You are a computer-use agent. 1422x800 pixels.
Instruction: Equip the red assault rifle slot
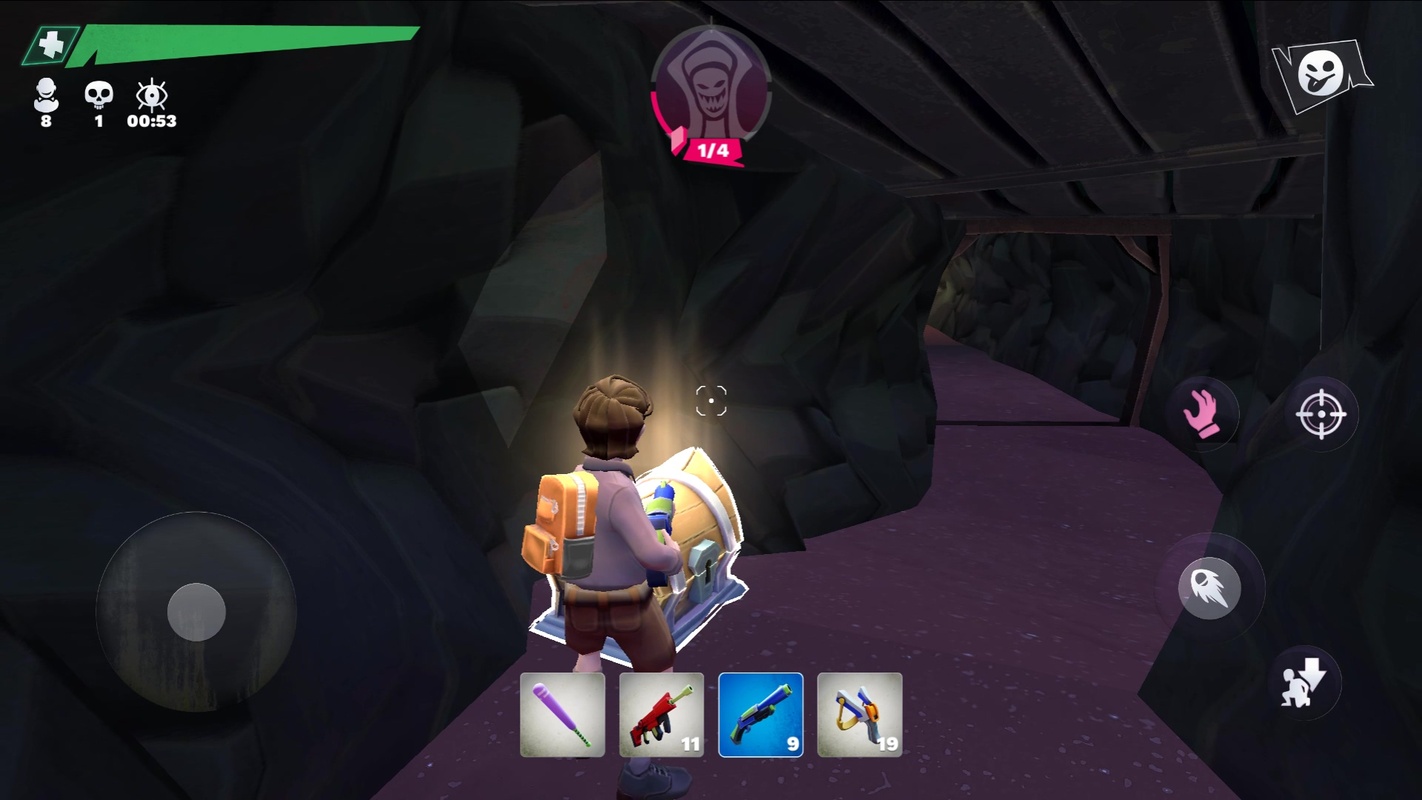[x=661, y=714]
